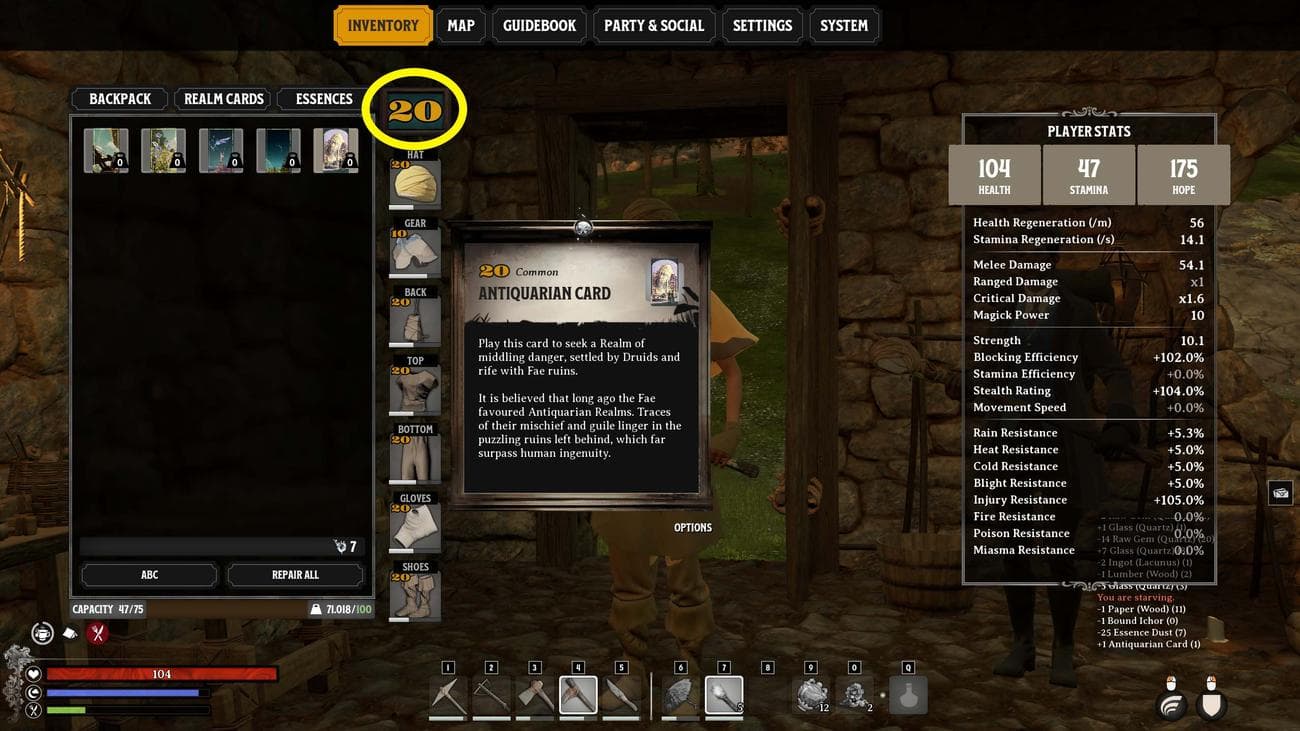
Task: Go to Party & Social menu
Action: 654,26
